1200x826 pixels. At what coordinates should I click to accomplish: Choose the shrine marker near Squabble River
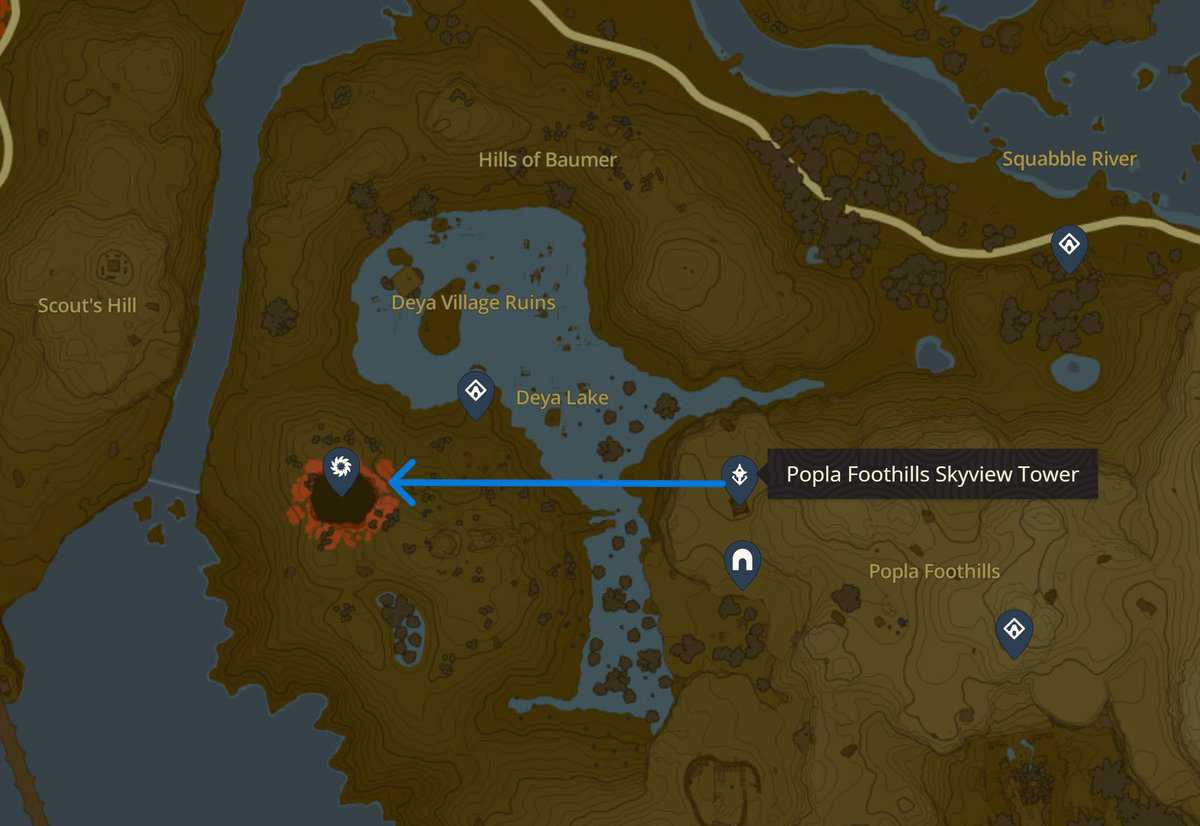coord(1069,245)
